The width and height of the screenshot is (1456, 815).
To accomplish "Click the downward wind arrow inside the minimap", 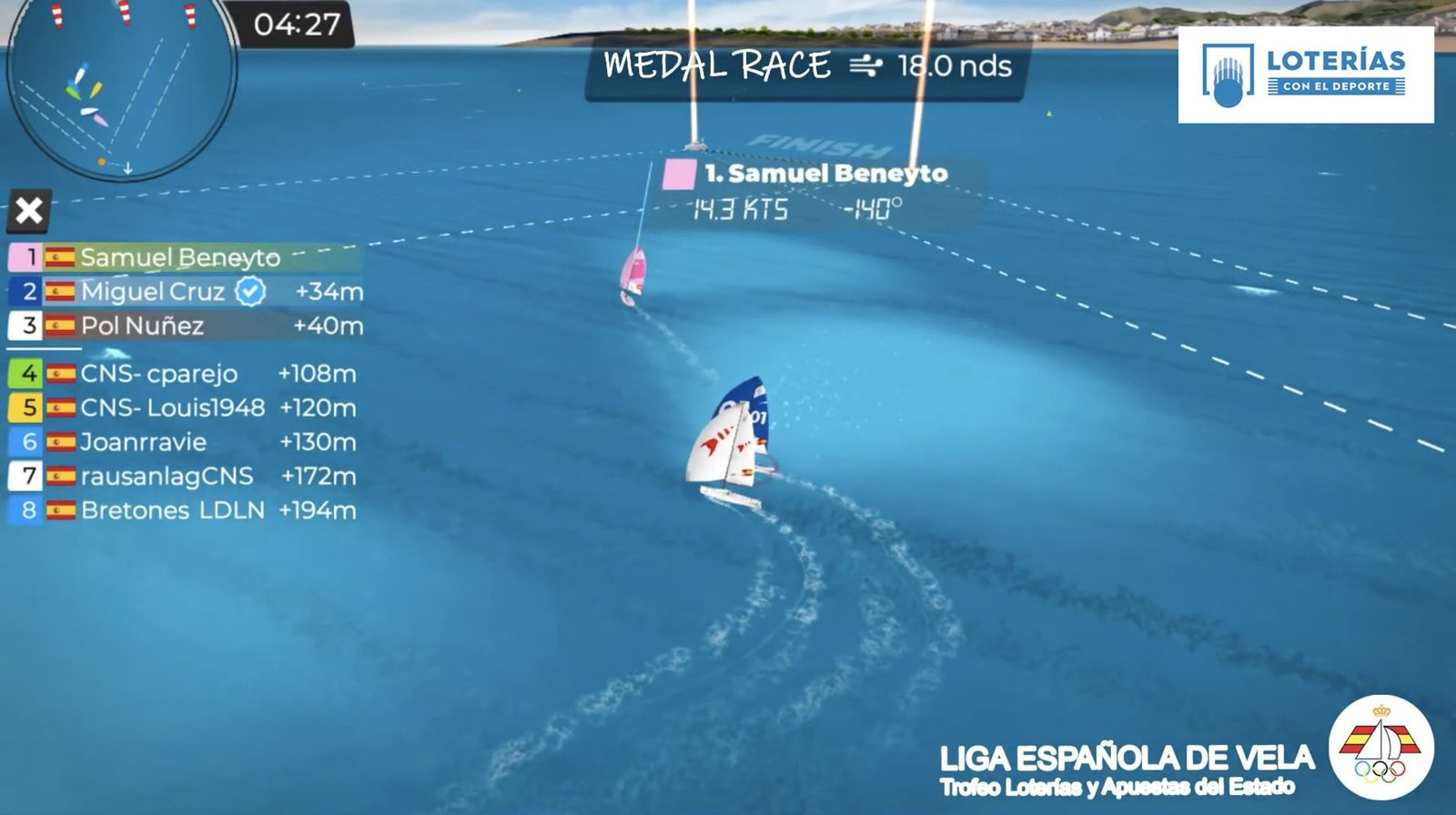I will click(x=128, y=167).
